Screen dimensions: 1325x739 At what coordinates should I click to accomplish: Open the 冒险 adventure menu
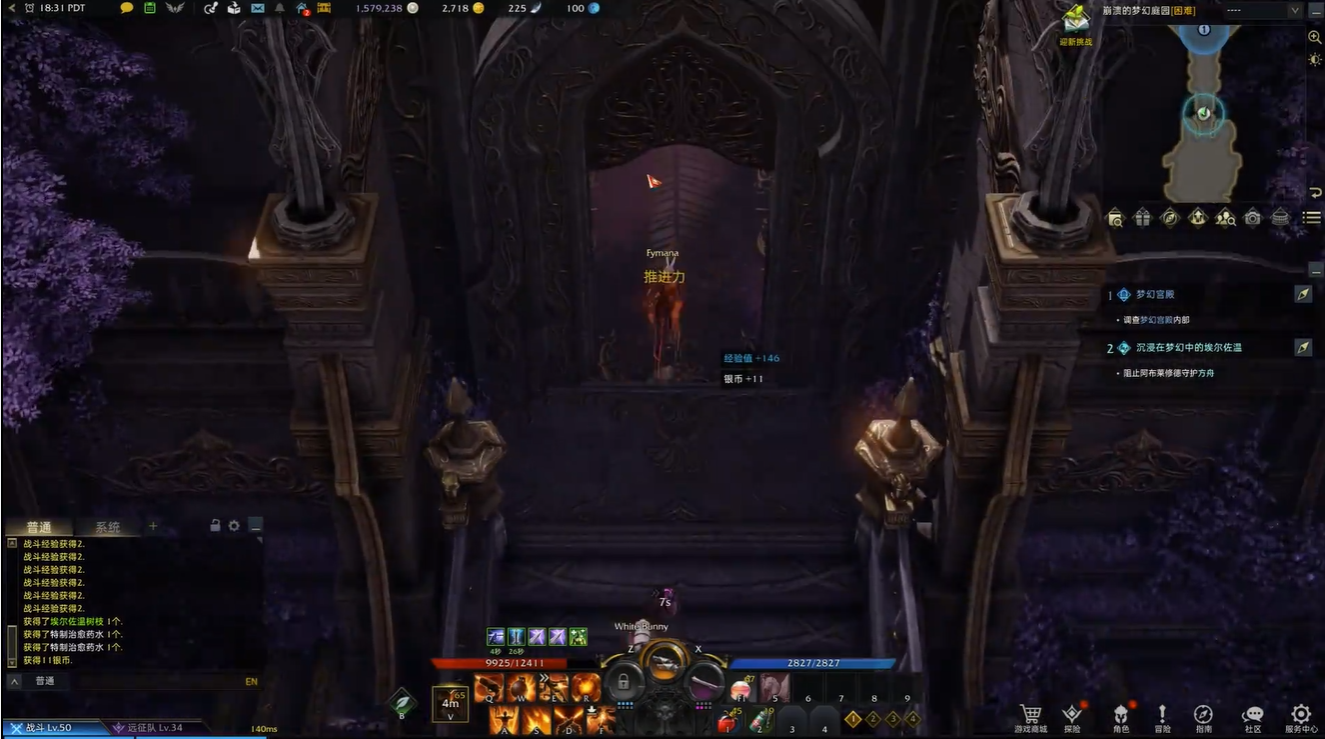point(1162,716)
